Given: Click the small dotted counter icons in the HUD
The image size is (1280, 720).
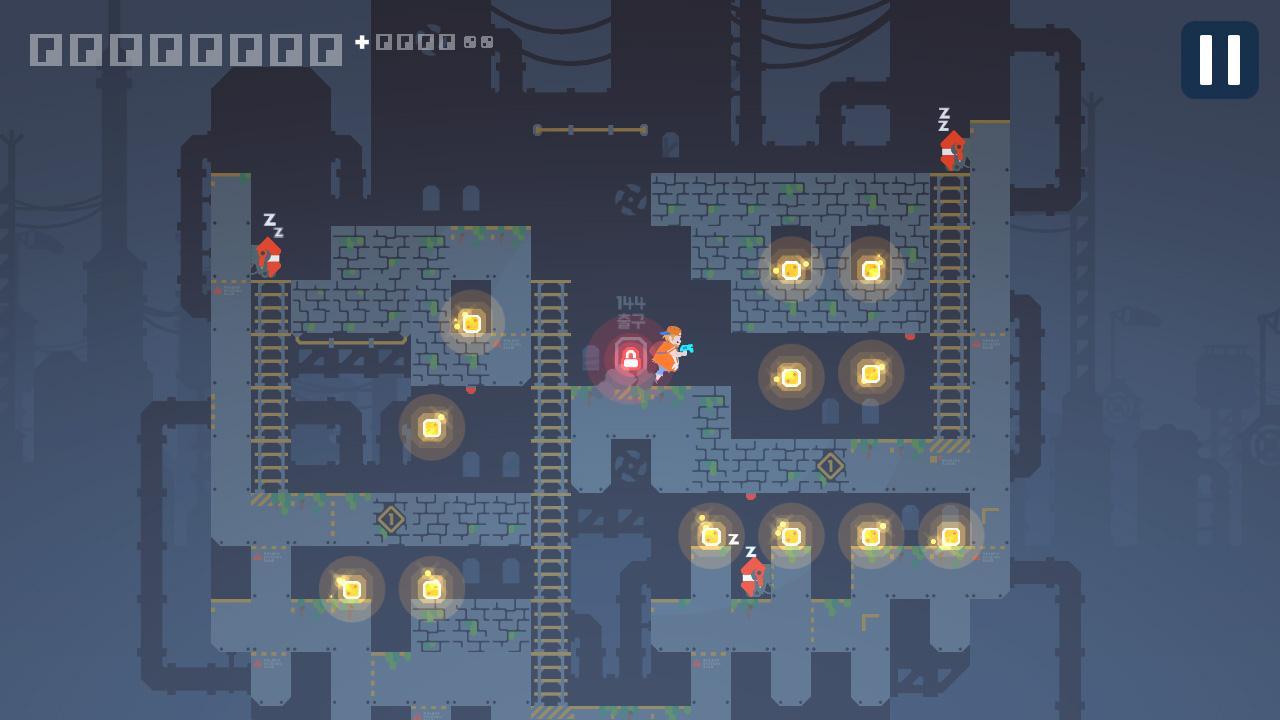Looking at the screenshot, I should click(x=478, y=43).
